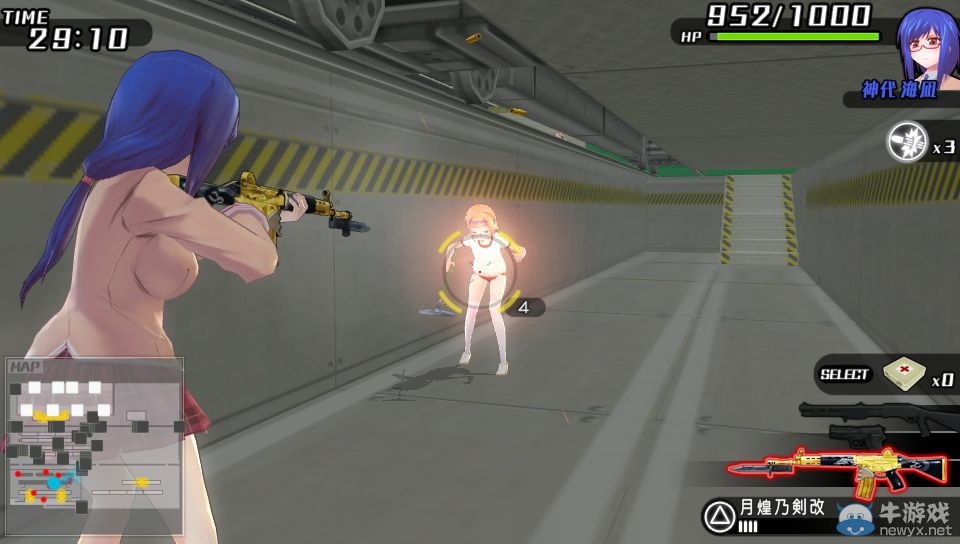Click the minimap panel

point(95,445)
